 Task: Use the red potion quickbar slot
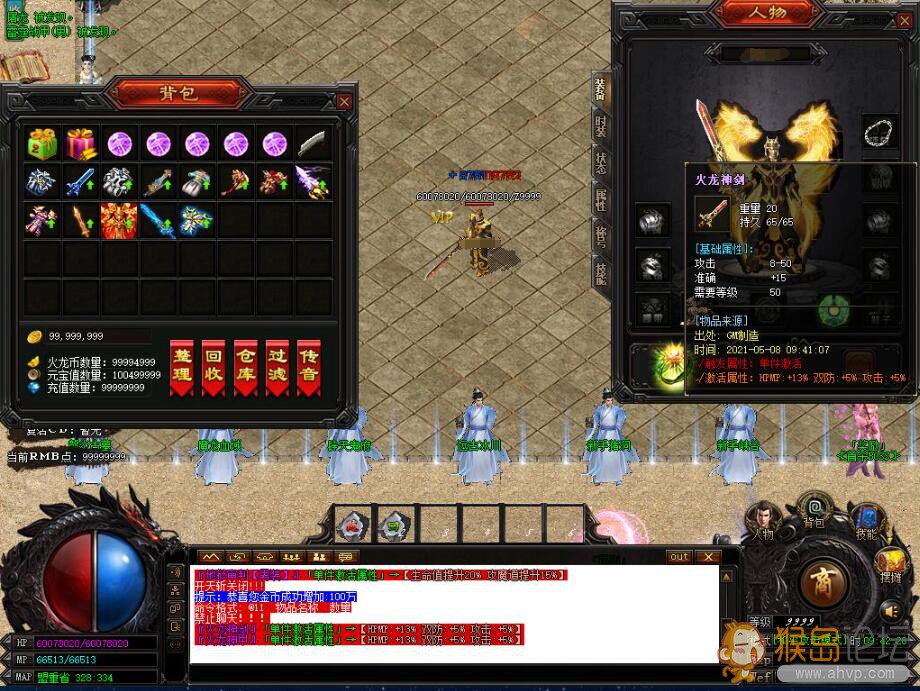352,524
